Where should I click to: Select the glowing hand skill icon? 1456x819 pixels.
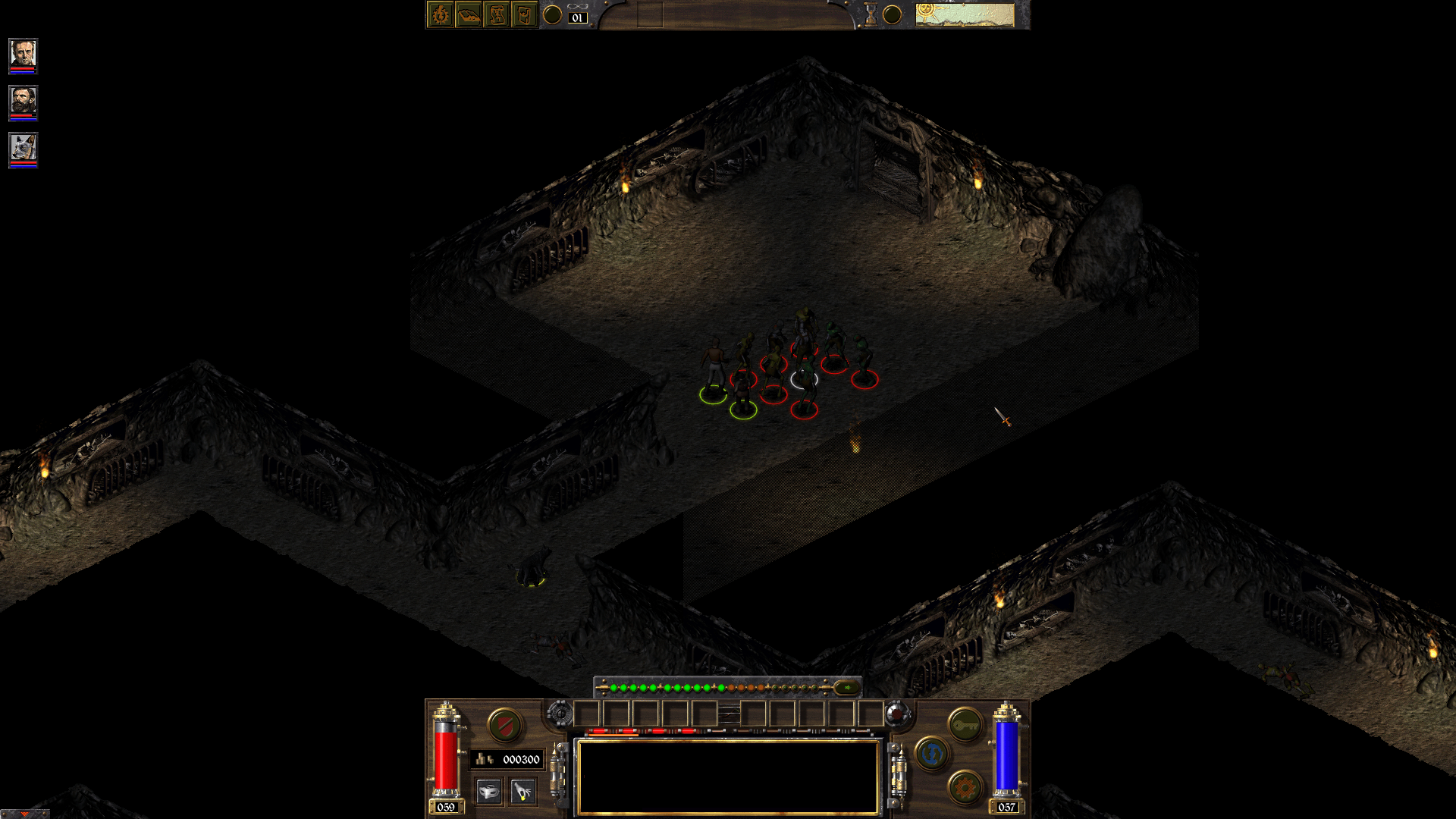[523, 791]
